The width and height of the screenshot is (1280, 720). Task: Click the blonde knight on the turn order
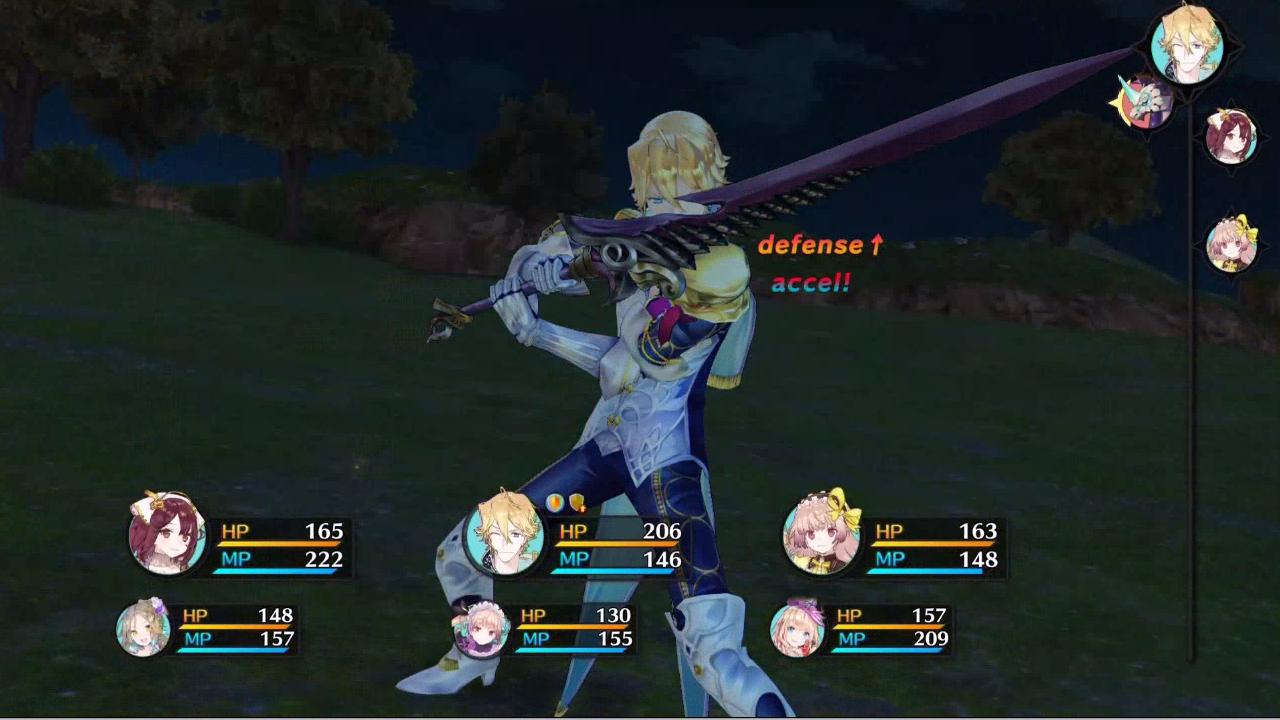pos(1187,44)
